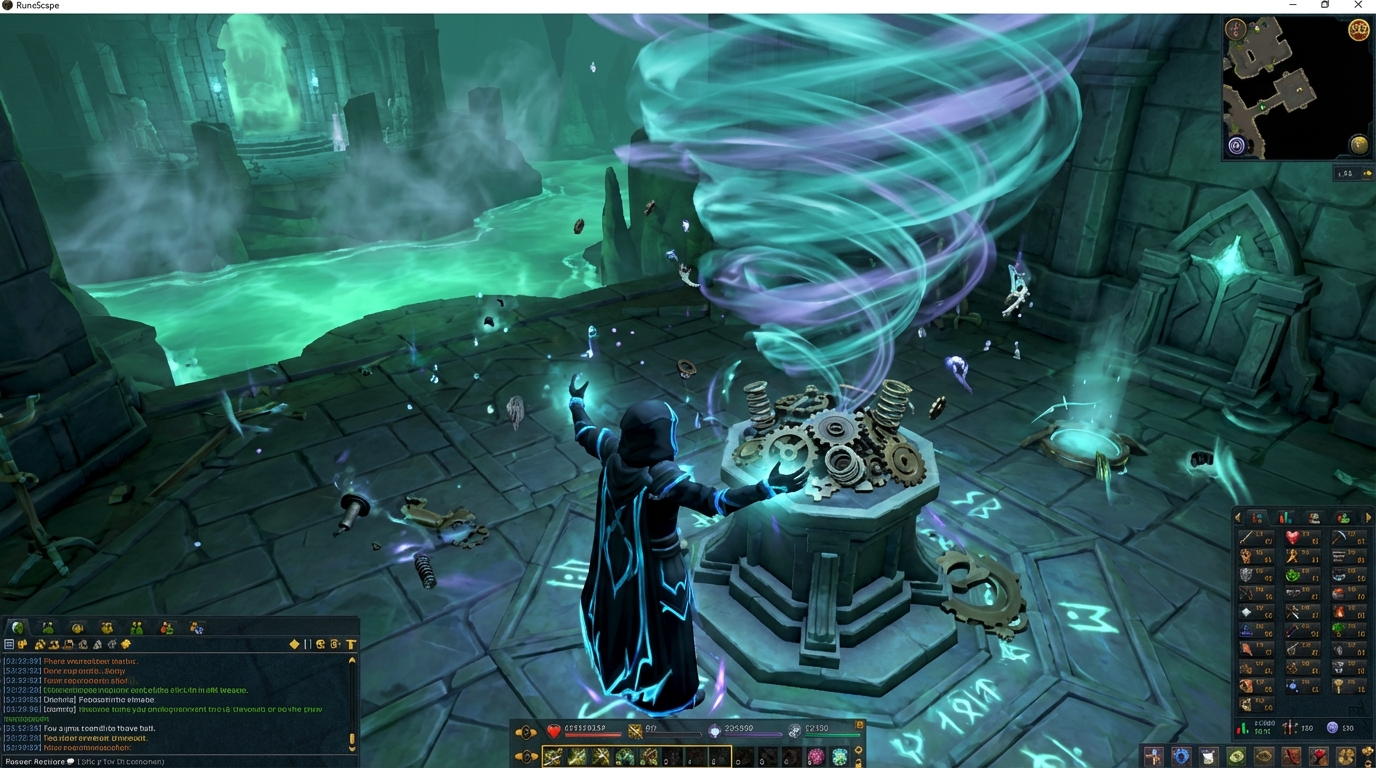
Task: Click the left chevron to scroll panel tabs
Action: tap(1237, 516)
